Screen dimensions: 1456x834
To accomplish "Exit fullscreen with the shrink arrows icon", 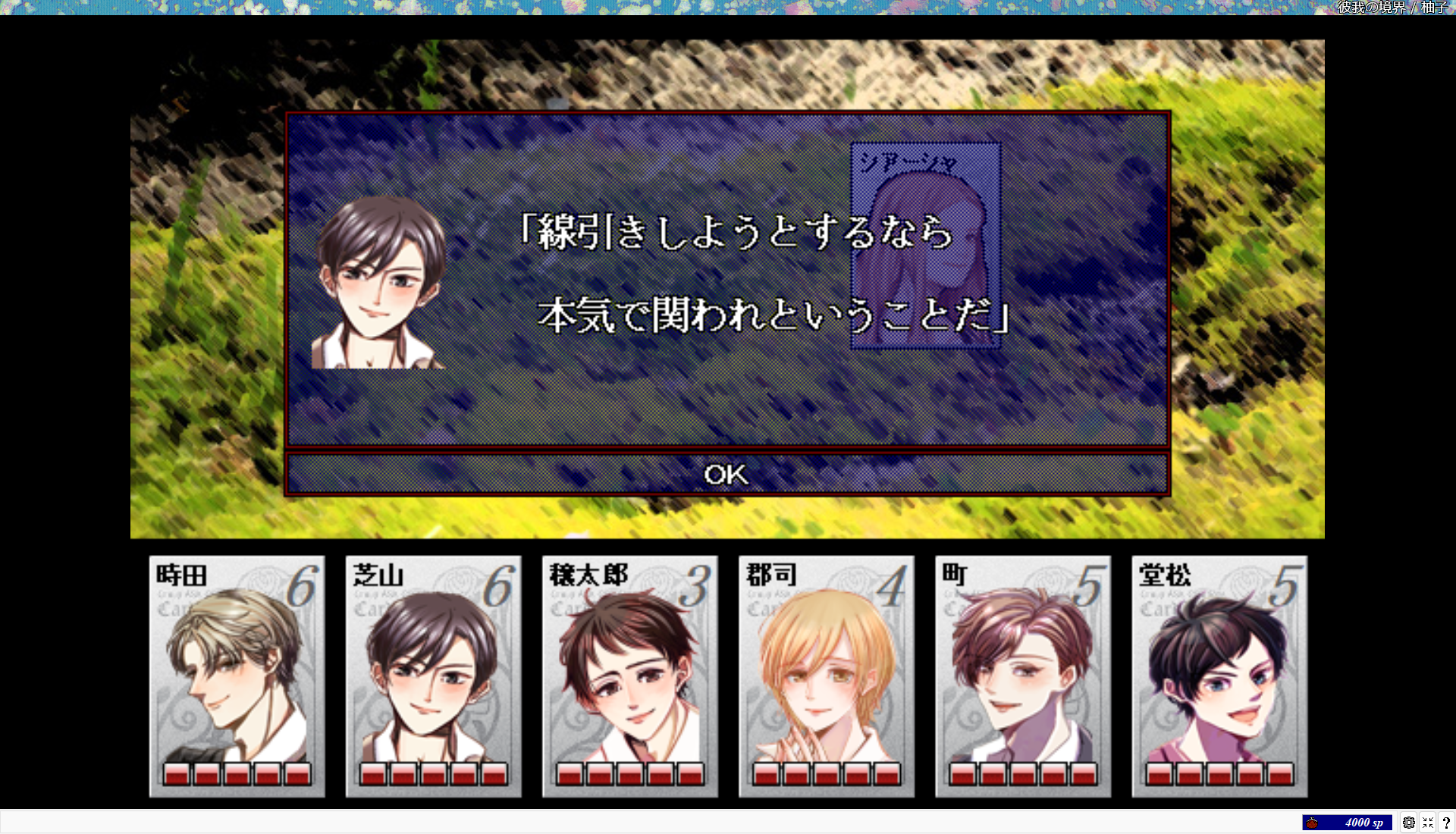I will click(1427, 823).
